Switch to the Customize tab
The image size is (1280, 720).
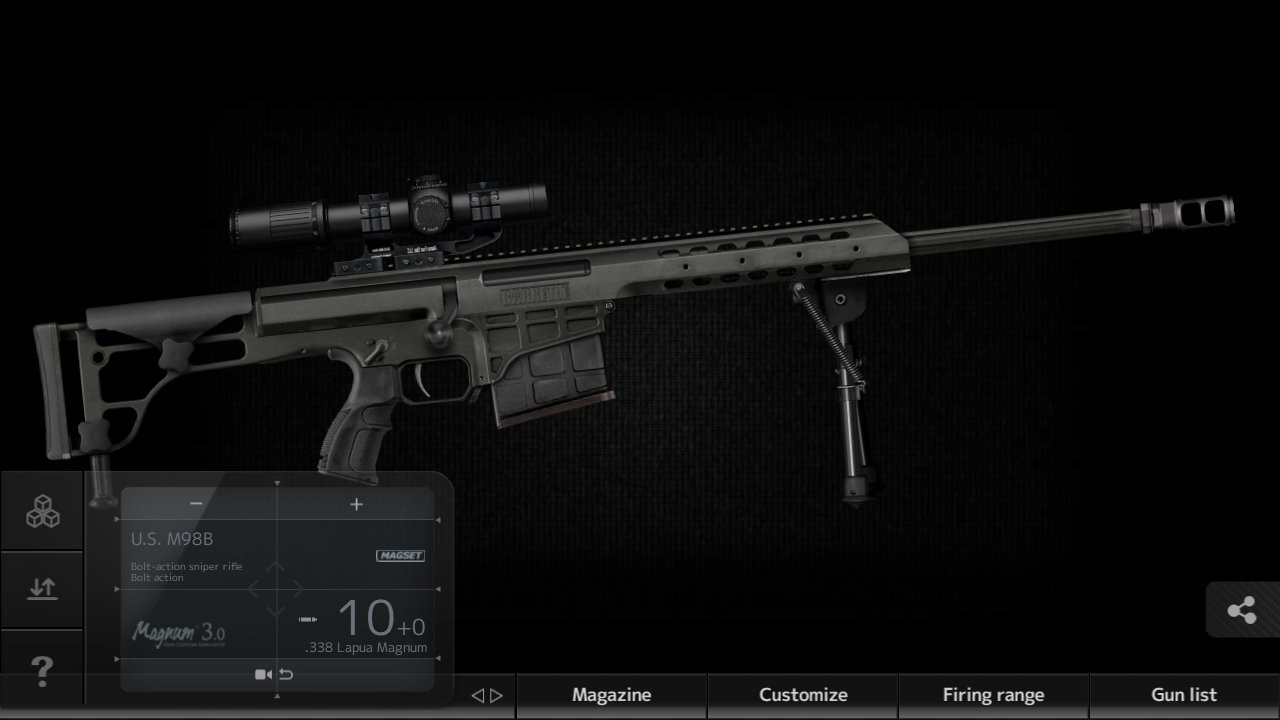[802, 694]
